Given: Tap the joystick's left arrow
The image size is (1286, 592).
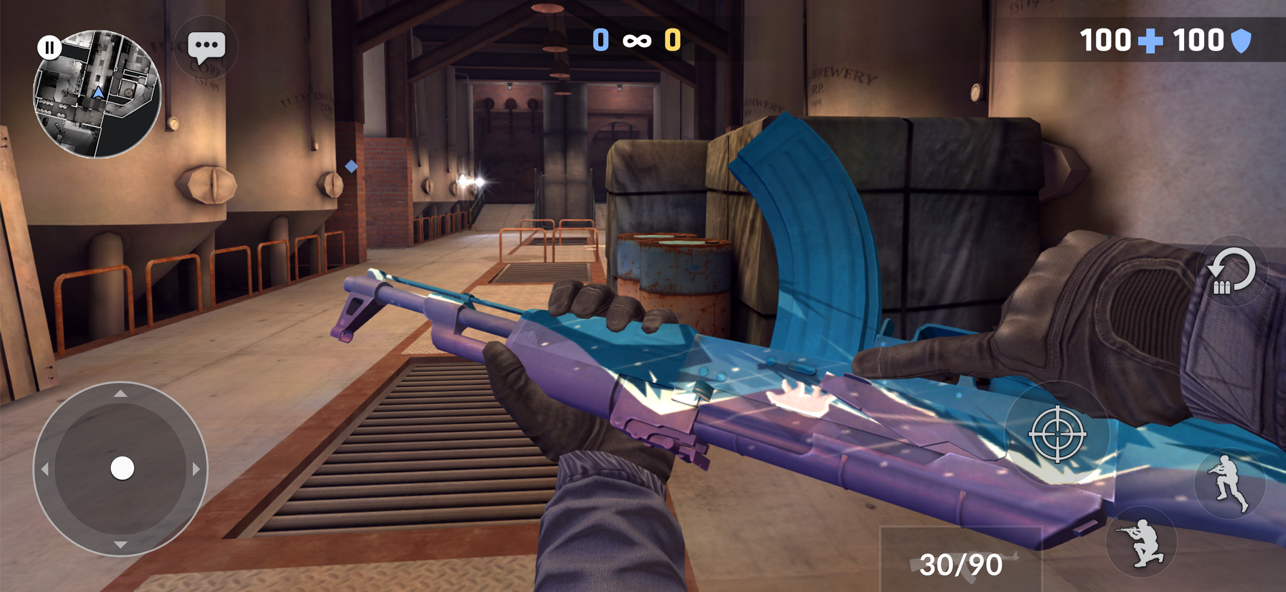Looking at the screenshot, I should click(46, 468).
